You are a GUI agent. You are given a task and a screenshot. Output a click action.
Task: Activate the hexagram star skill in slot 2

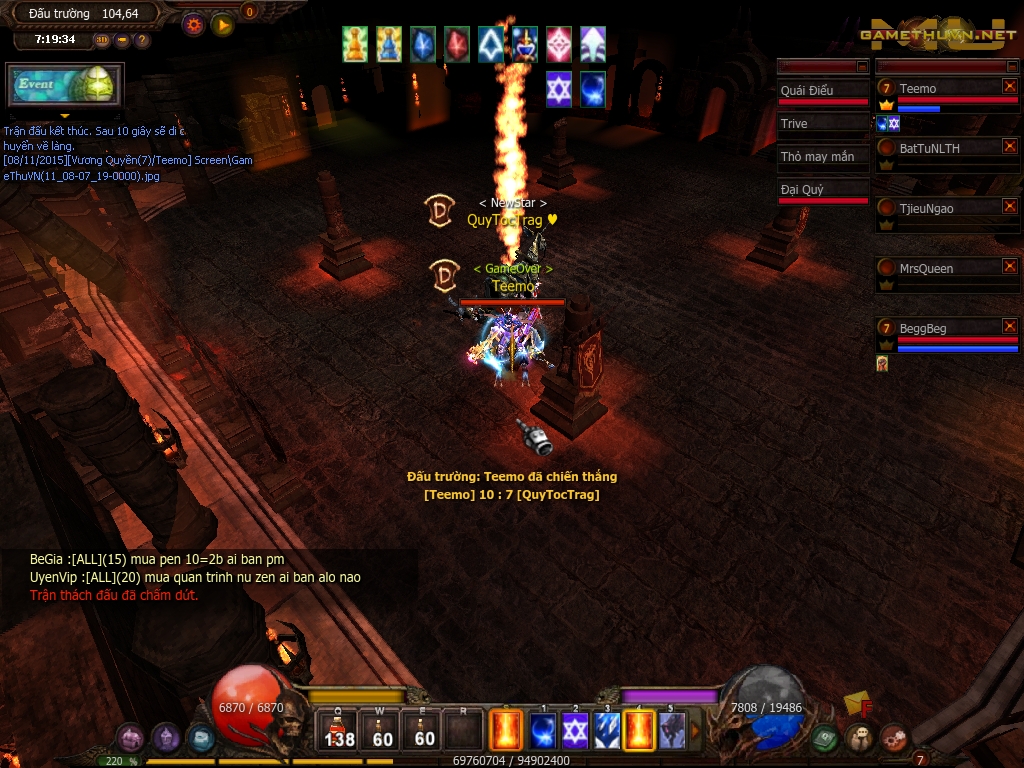pos(575,731)
